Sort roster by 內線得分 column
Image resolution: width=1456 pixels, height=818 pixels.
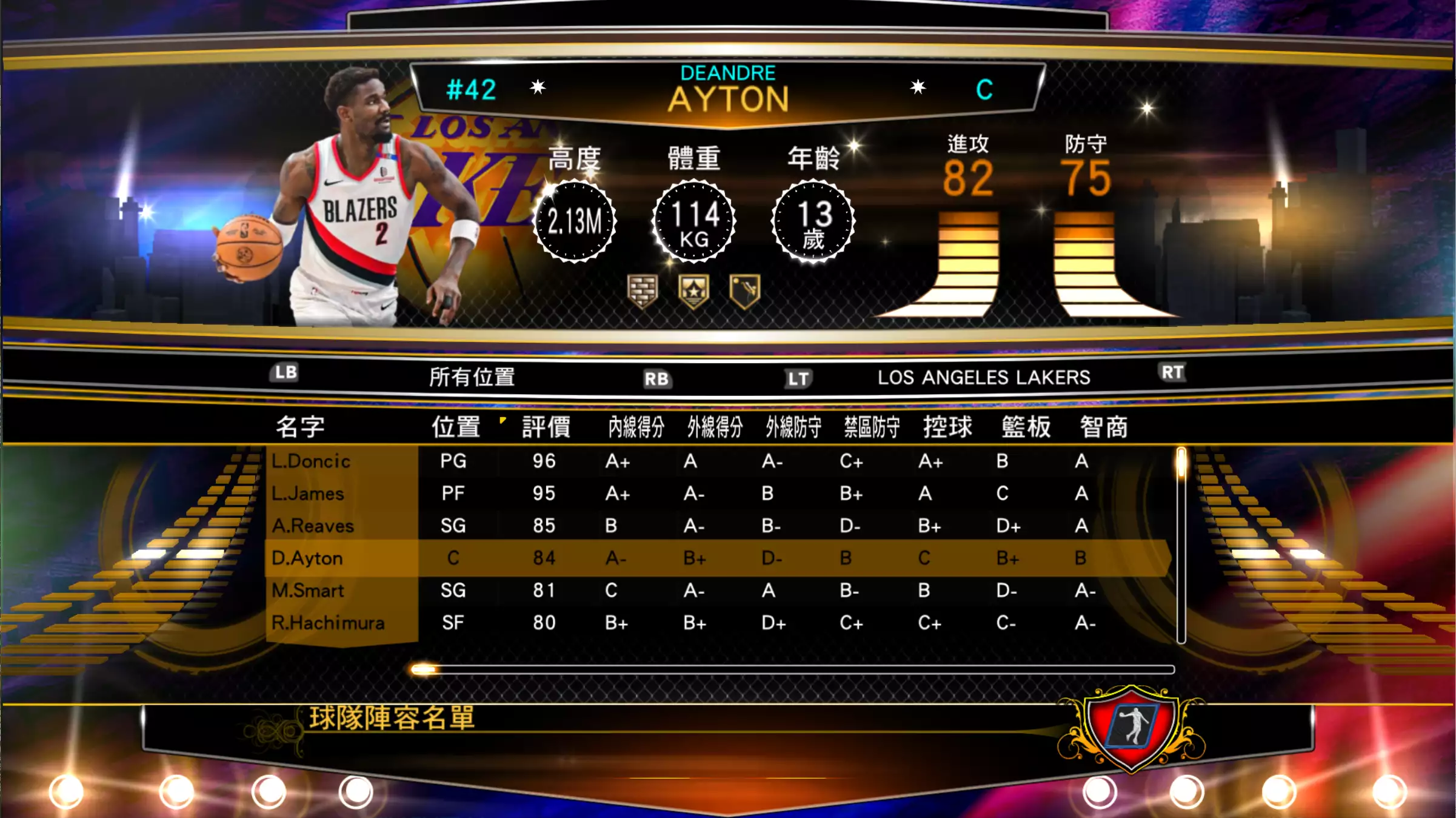(x=636, y=427)
